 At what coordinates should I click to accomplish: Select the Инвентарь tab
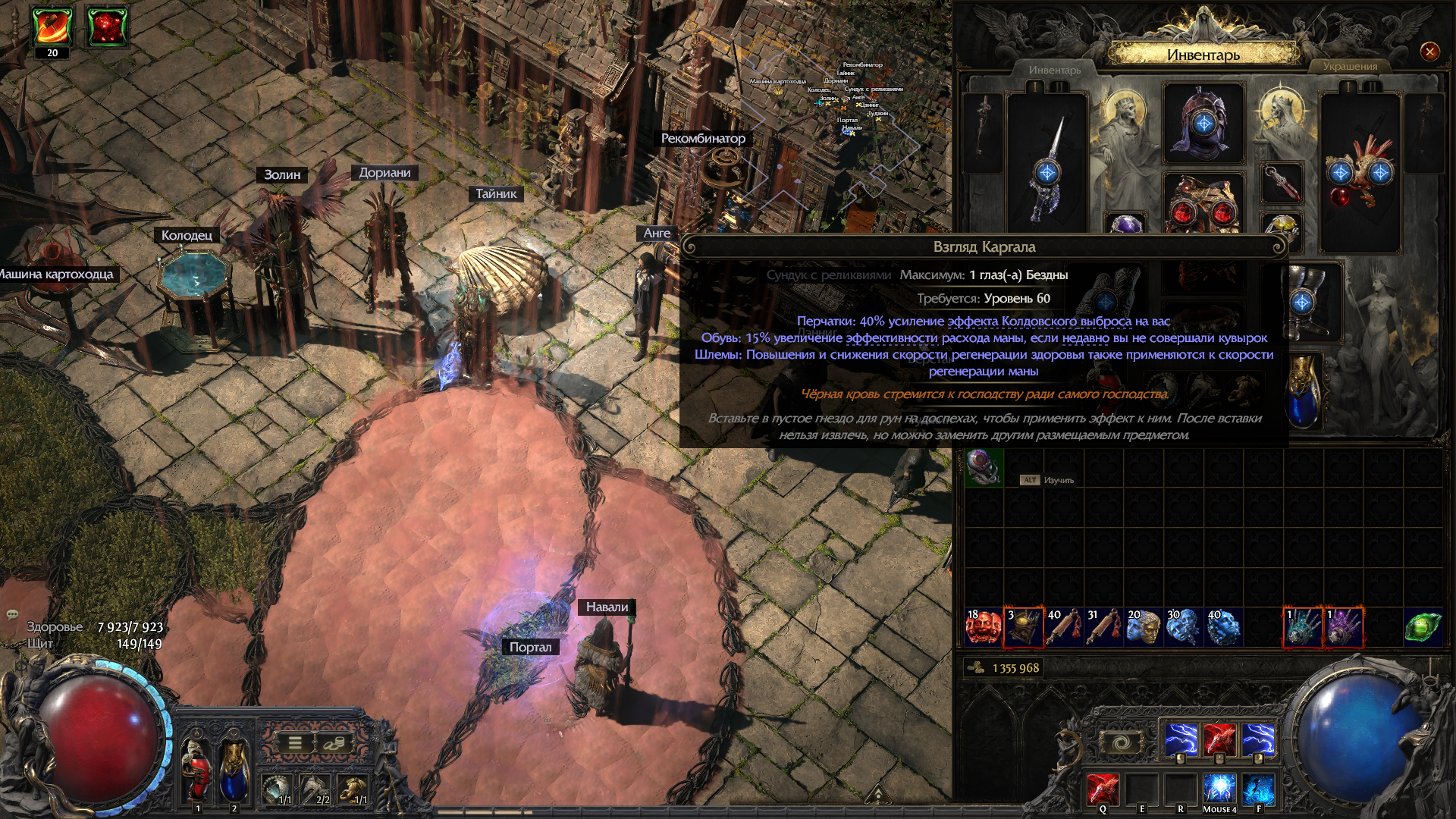tap(1054, 71)
